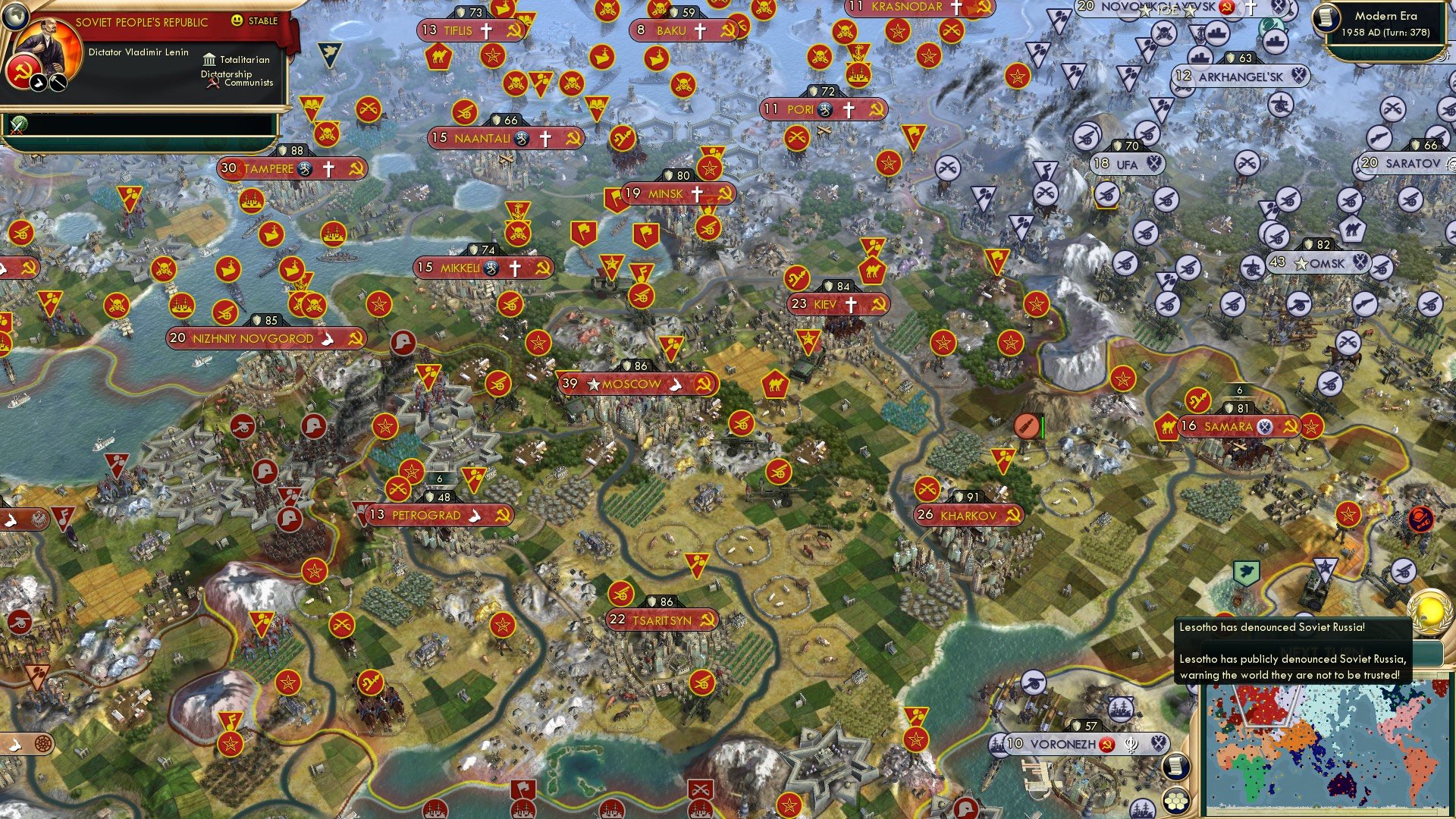The height and width of the screenshot is (819, 1456).
Task: Click the Communists ideology hammer-and-sickle icon
Action: (x=214, y=83)
